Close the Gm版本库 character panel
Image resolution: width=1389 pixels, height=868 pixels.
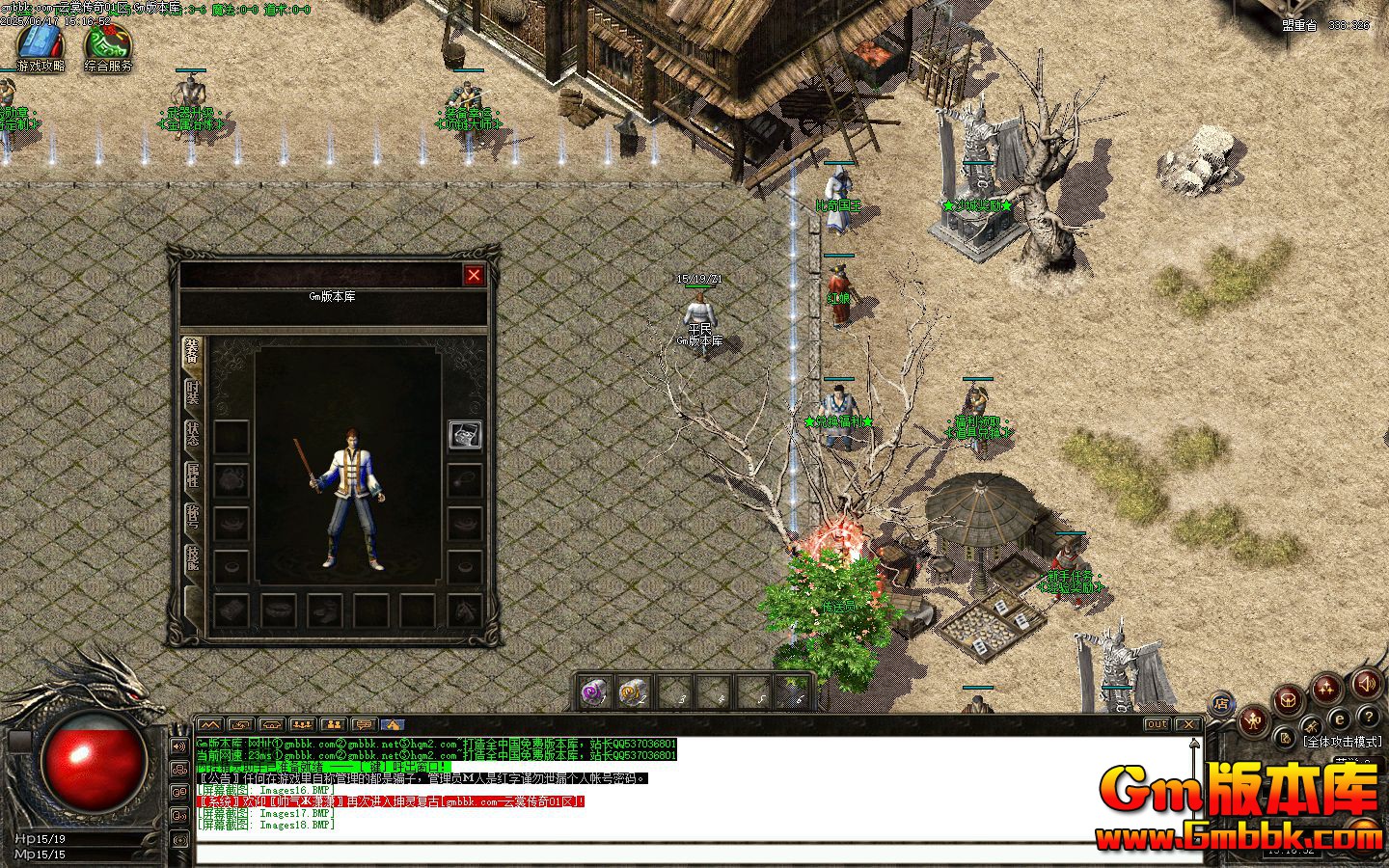[x=474, y=276]
